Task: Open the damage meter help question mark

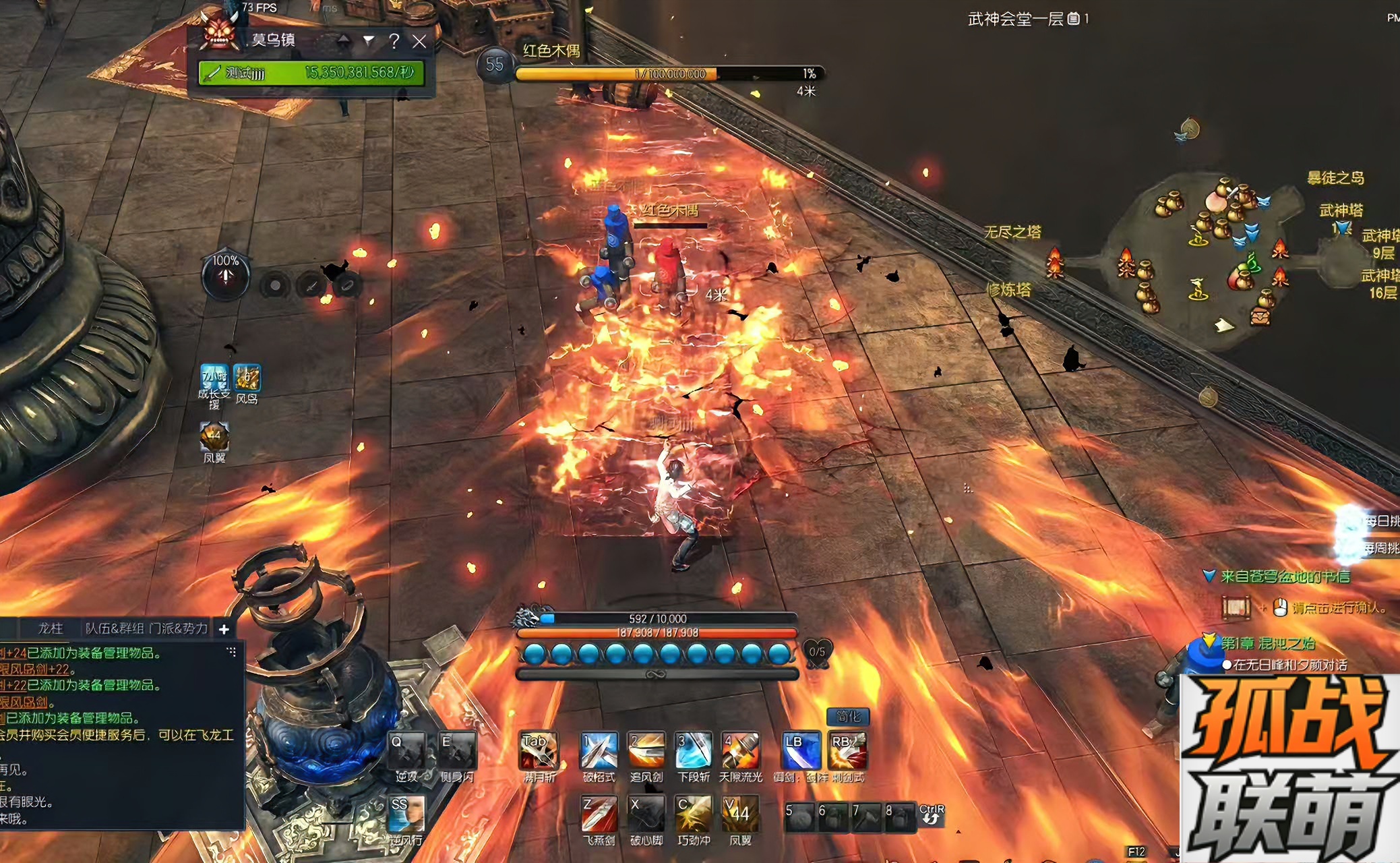Action: click(394, 41)
